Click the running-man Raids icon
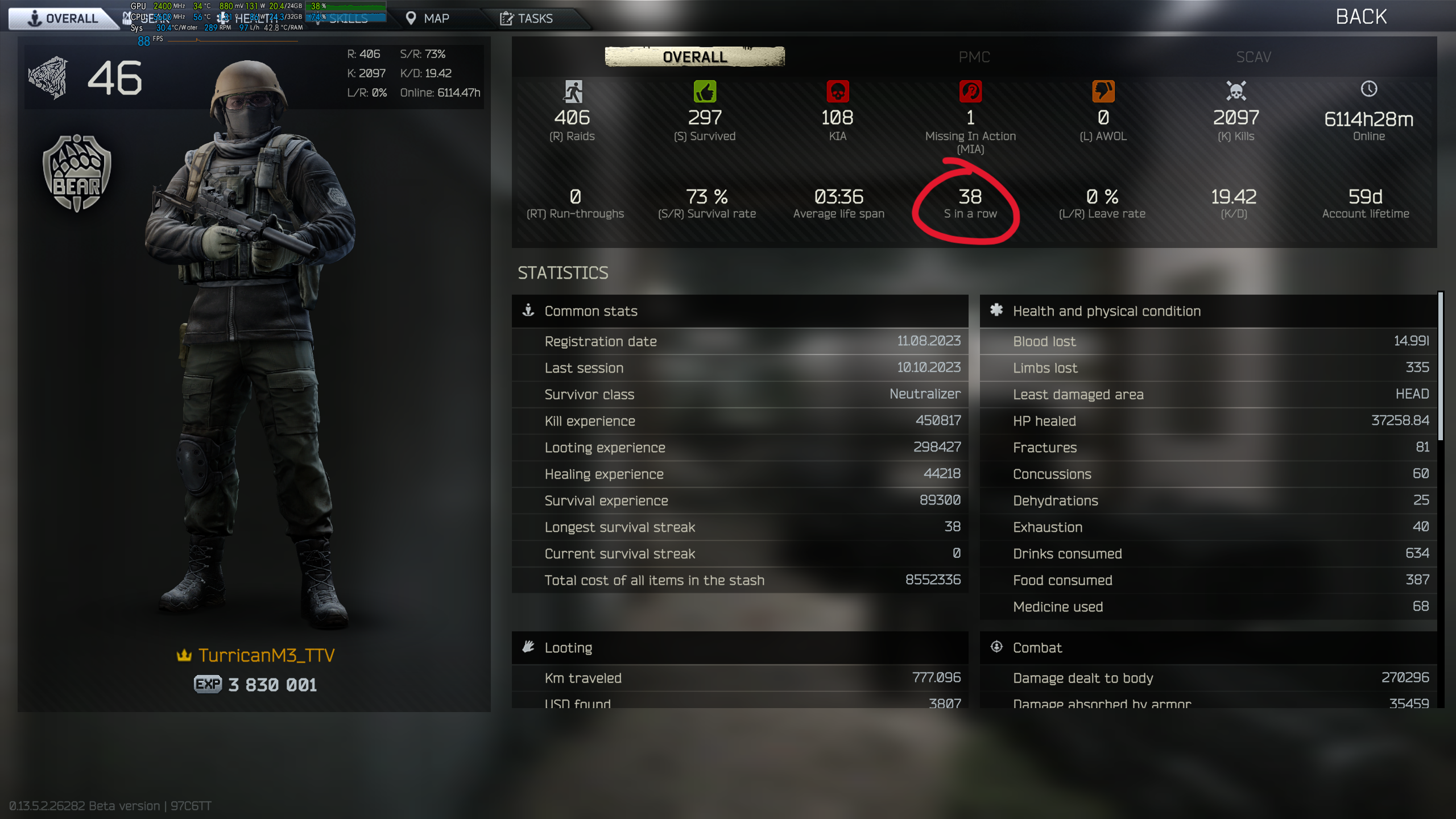The width and height of the screenshot is (1456, 819). point(574,92)
